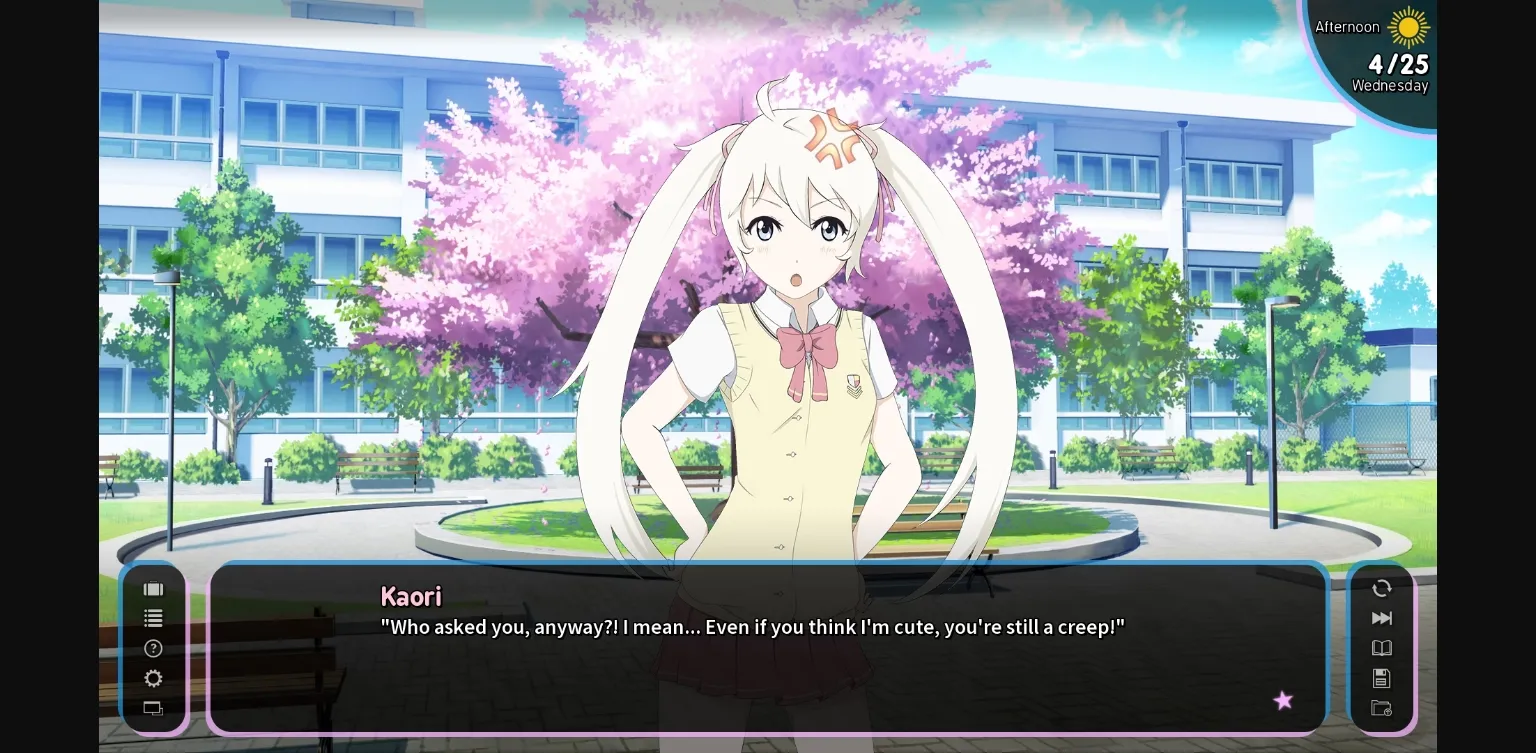This screenshot has height=753, width=1536.
Task: Toggle windowed display mode
Action: point(153,708)
